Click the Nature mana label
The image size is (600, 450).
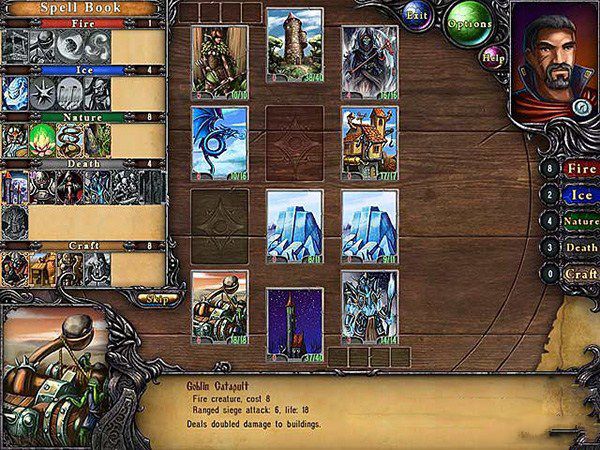coord(580,221)
